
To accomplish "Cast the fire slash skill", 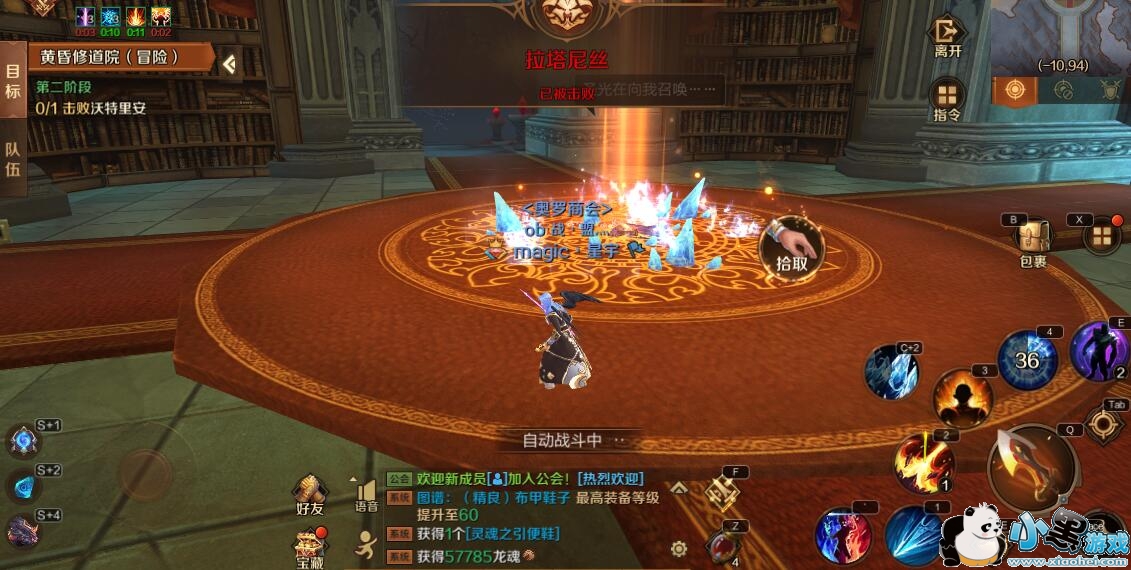I will (923, 463).
